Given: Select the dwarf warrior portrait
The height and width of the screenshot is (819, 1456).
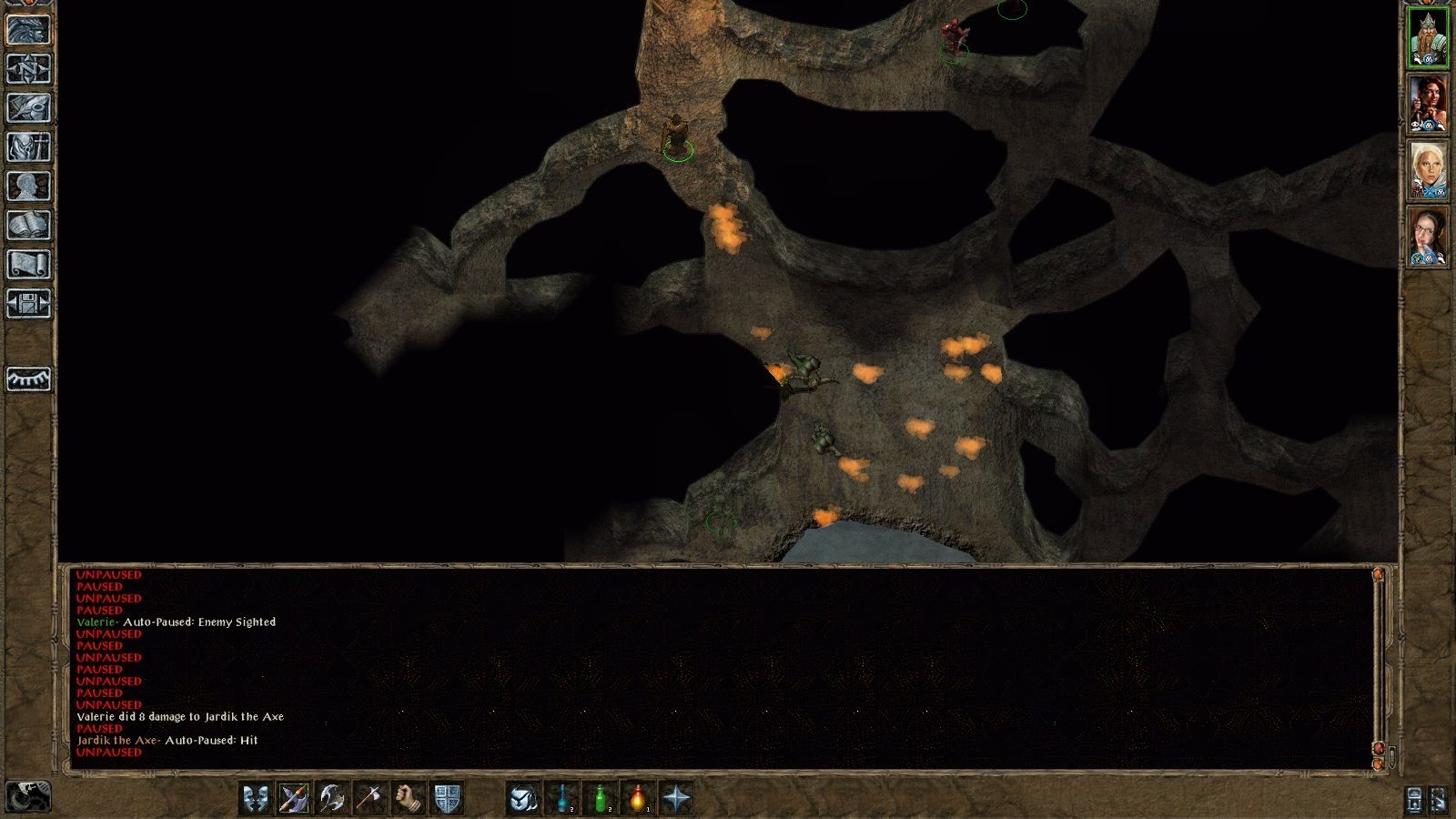Looking at the screenshot, I should point(1428,38).
